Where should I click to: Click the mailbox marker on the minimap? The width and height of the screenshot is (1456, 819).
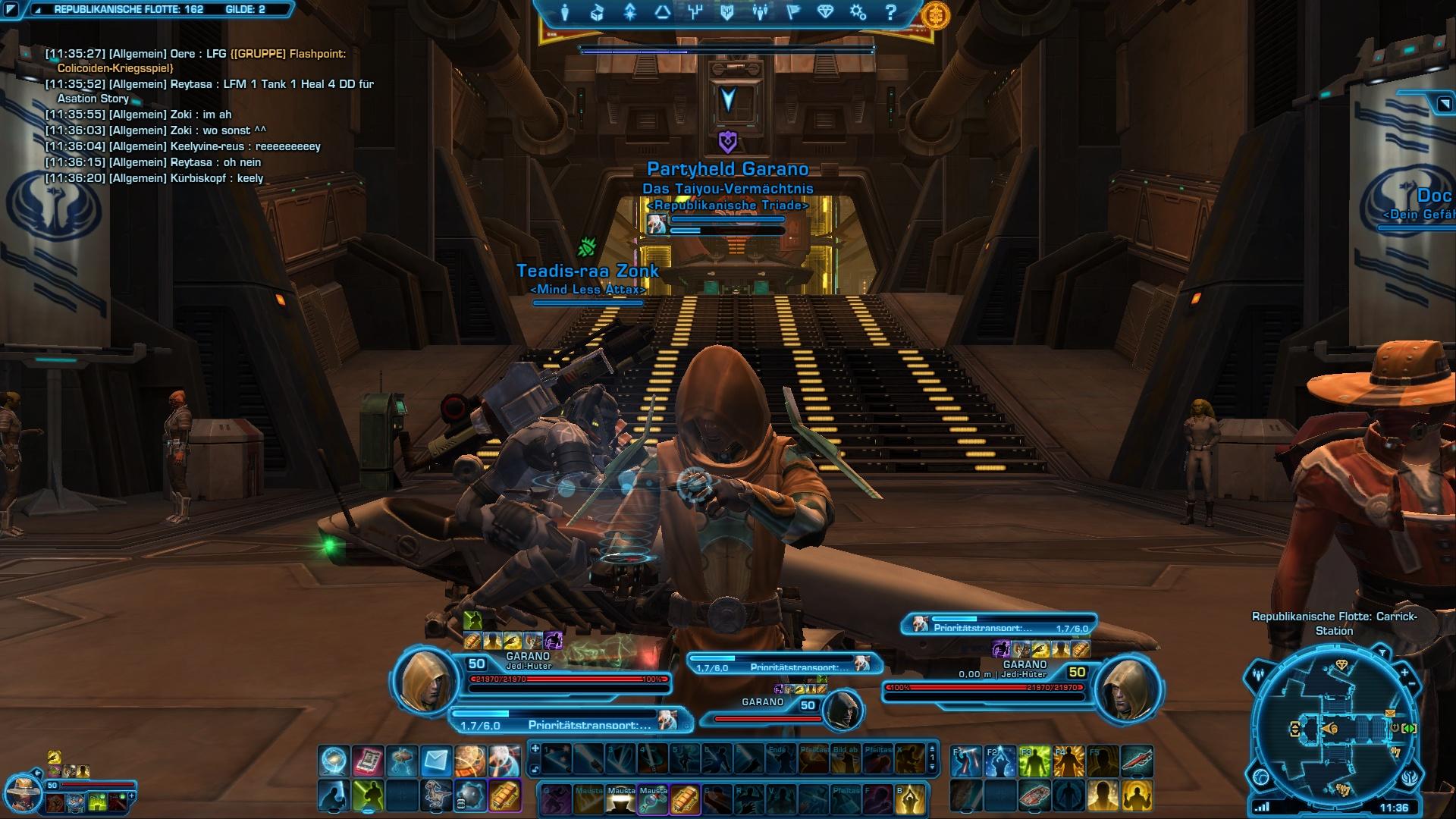(1390, 714)
